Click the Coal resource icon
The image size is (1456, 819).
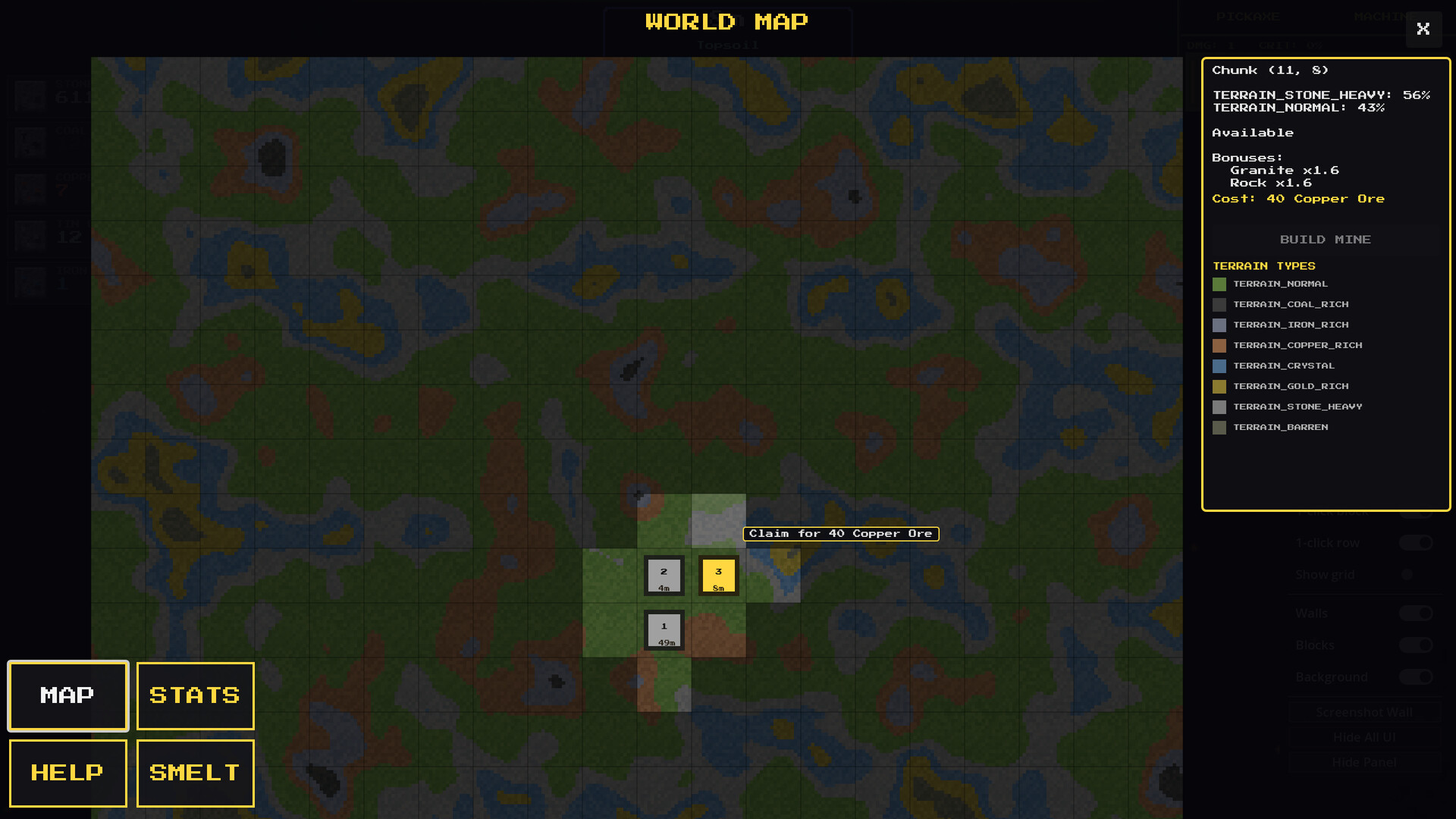click(30, 143)
